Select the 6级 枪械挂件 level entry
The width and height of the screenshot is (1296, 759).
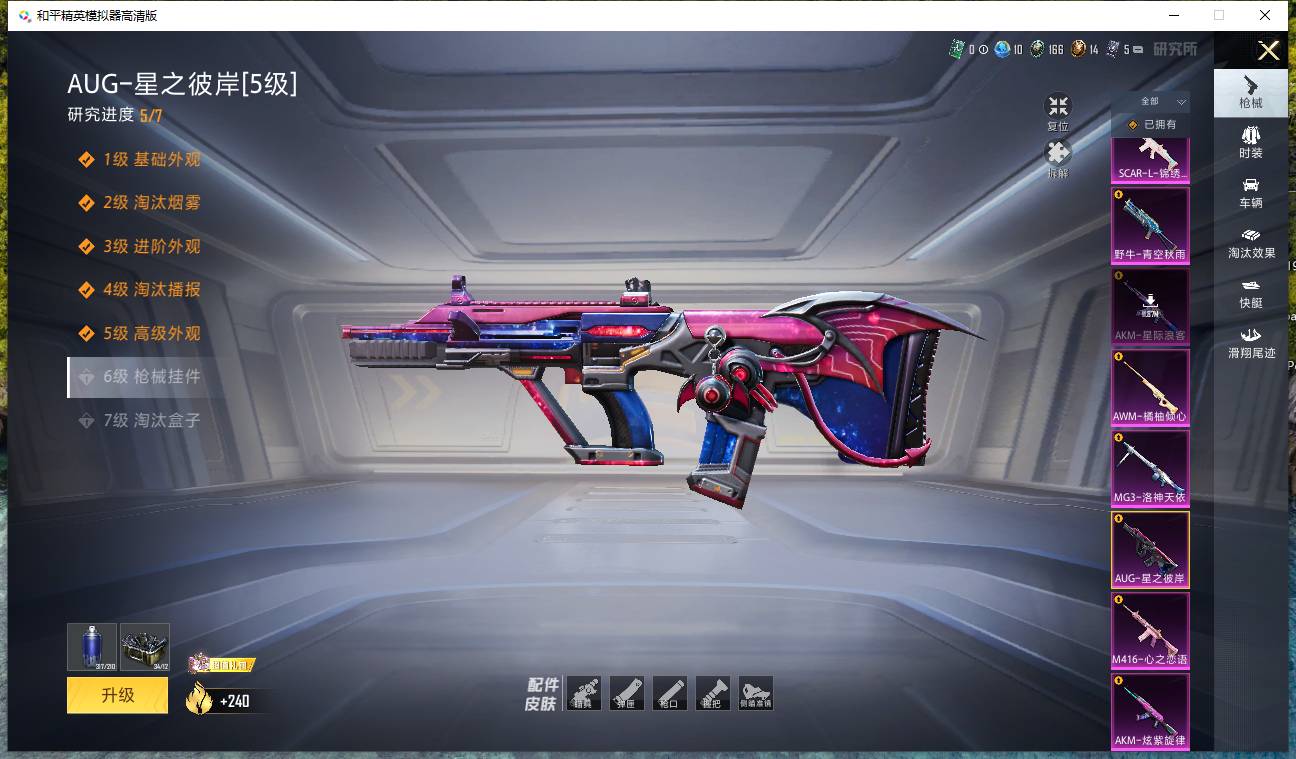(x=151, y=377)
